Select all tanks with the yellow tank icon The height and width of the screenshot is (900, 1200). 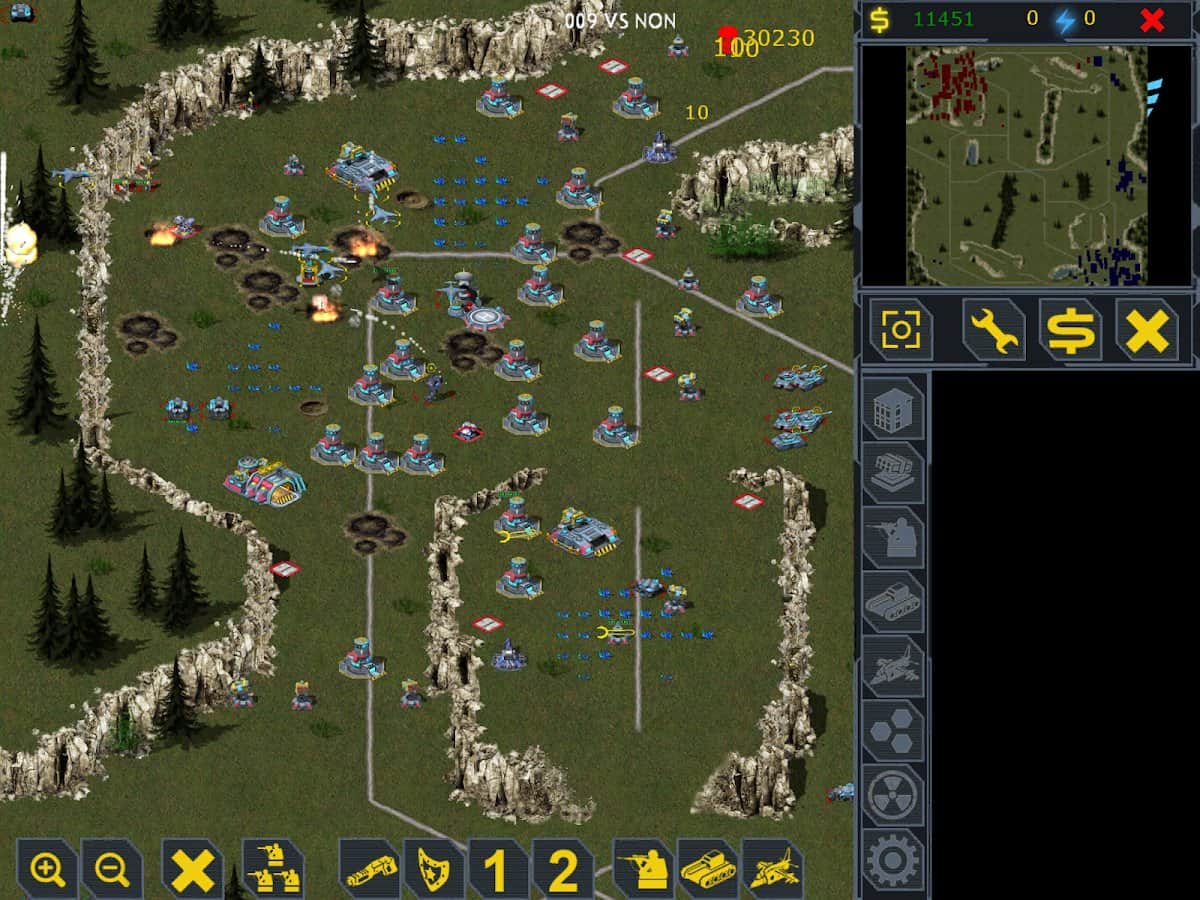click(x=708, y=869)
